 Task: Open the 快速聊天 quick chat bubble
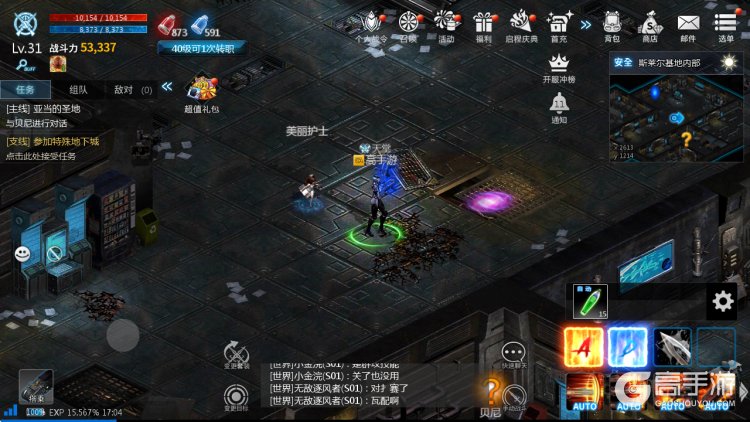pyautogui.click(x=514, y=355)
